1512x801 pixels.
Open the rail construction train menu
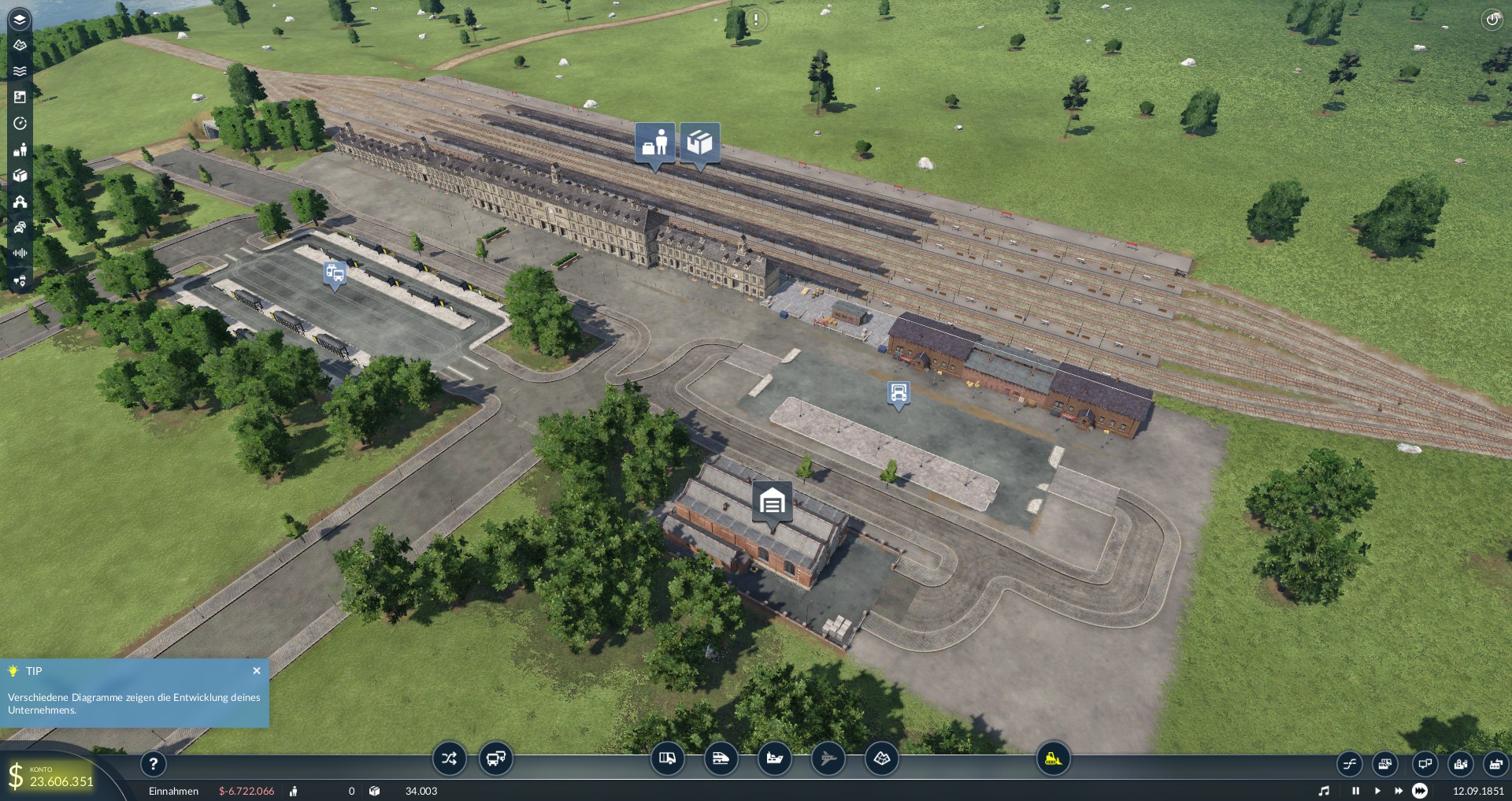[x=721, y=758]
